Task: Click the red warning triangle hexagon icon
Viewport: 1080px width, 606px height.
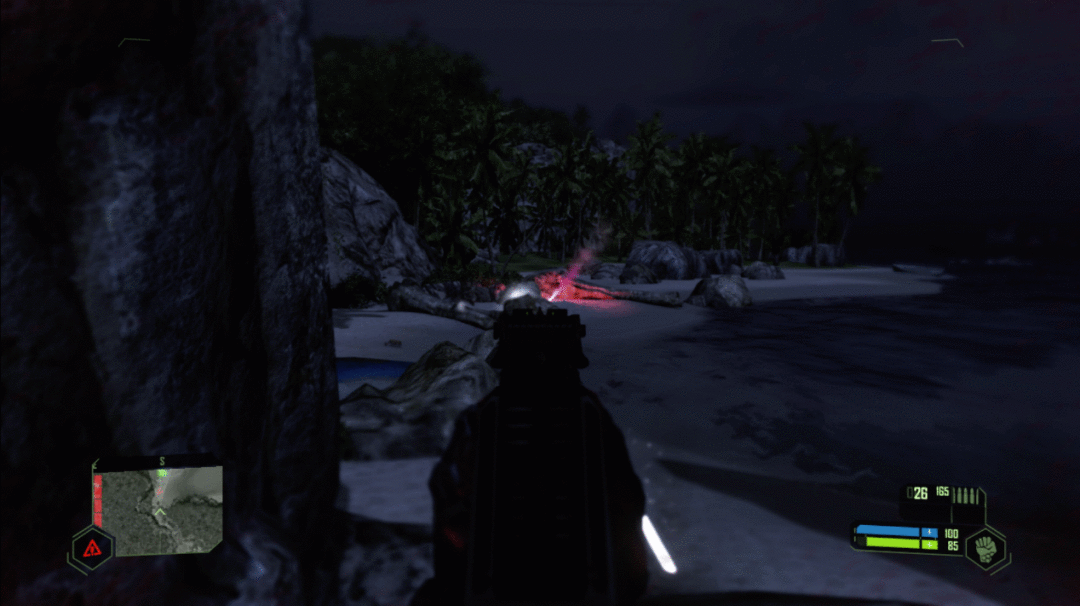Action: pyautogui.click(x=92, y=547)
